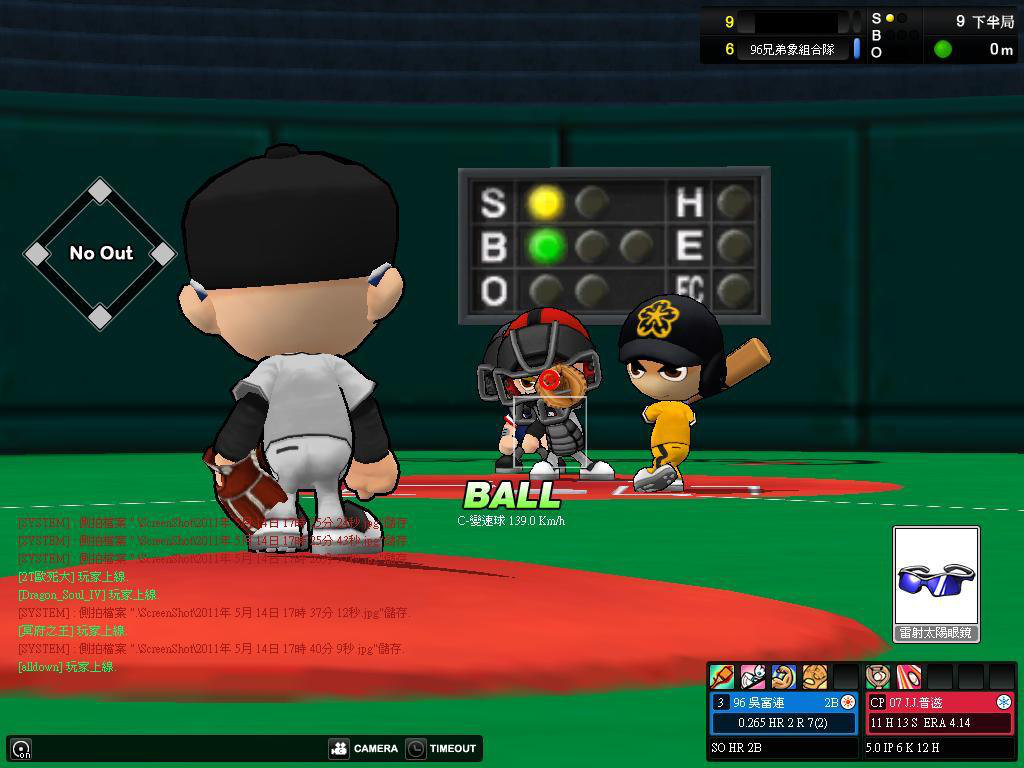Toggle the round ON icon in bottom bar

pos(21,748)
